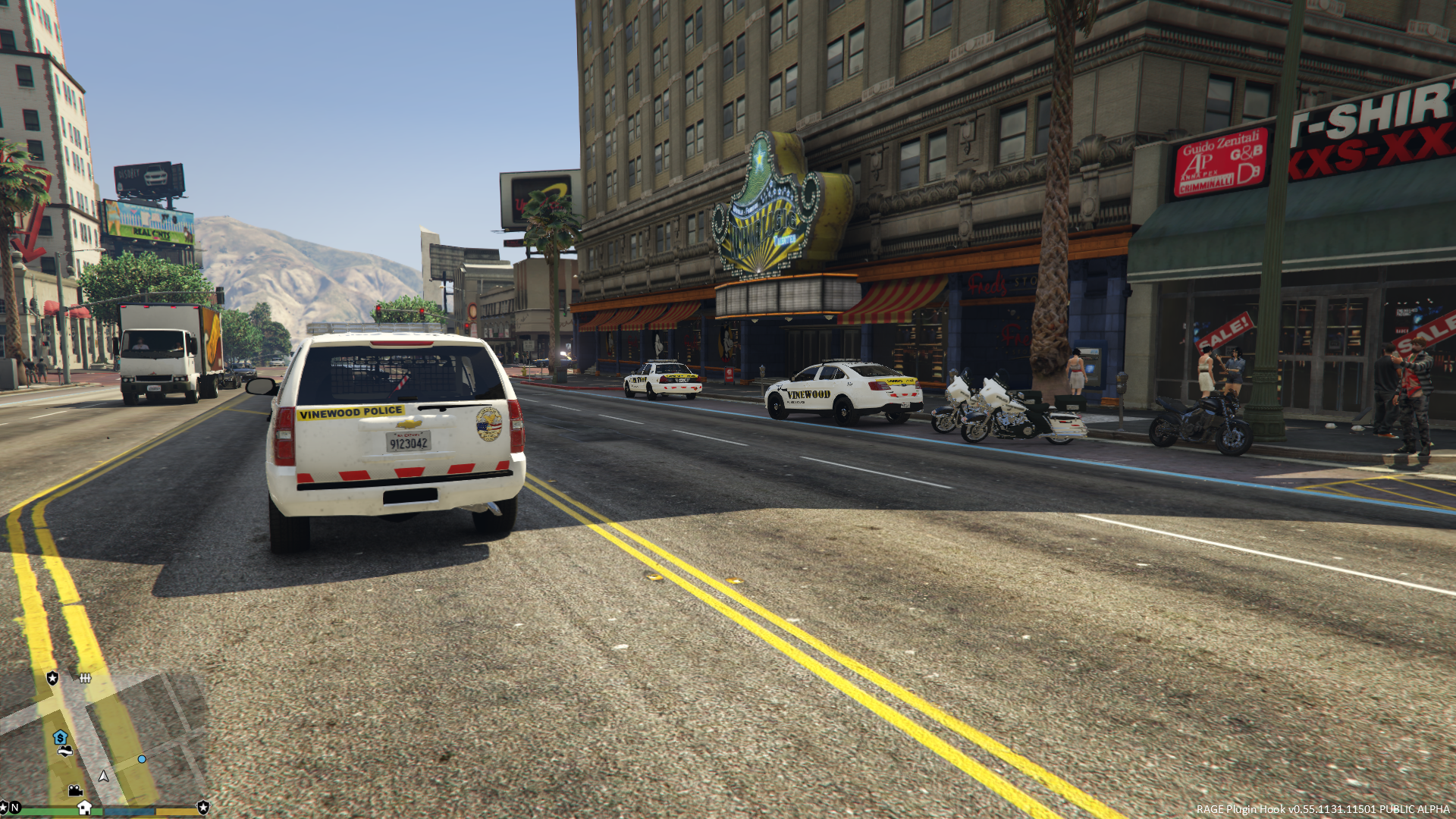Click the white player arrow on minimap

tap(104, 776)
